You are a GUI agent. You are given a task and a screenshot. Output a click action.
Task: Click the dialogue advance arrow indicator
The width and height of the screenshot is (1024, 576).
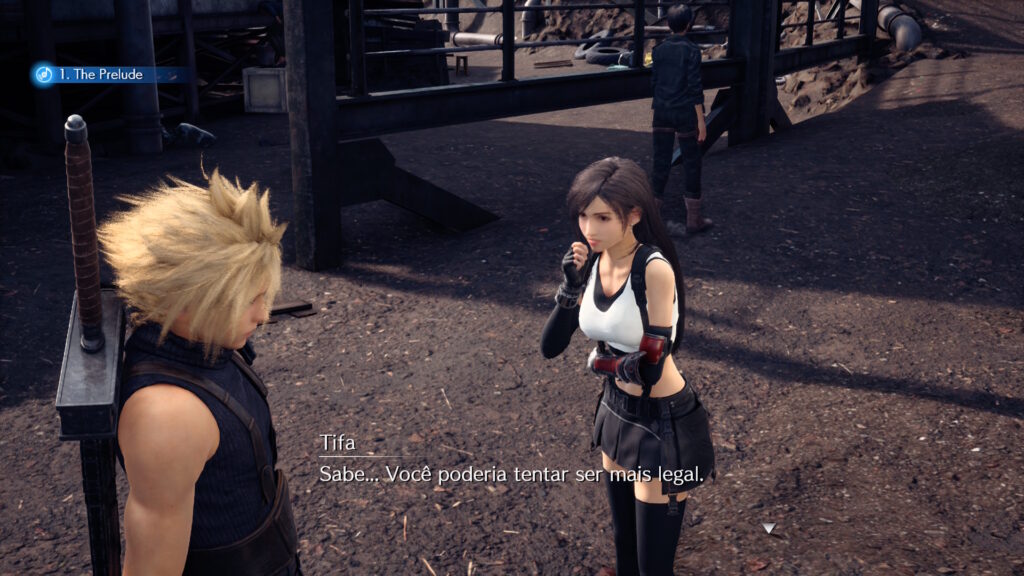coord(768,527)
